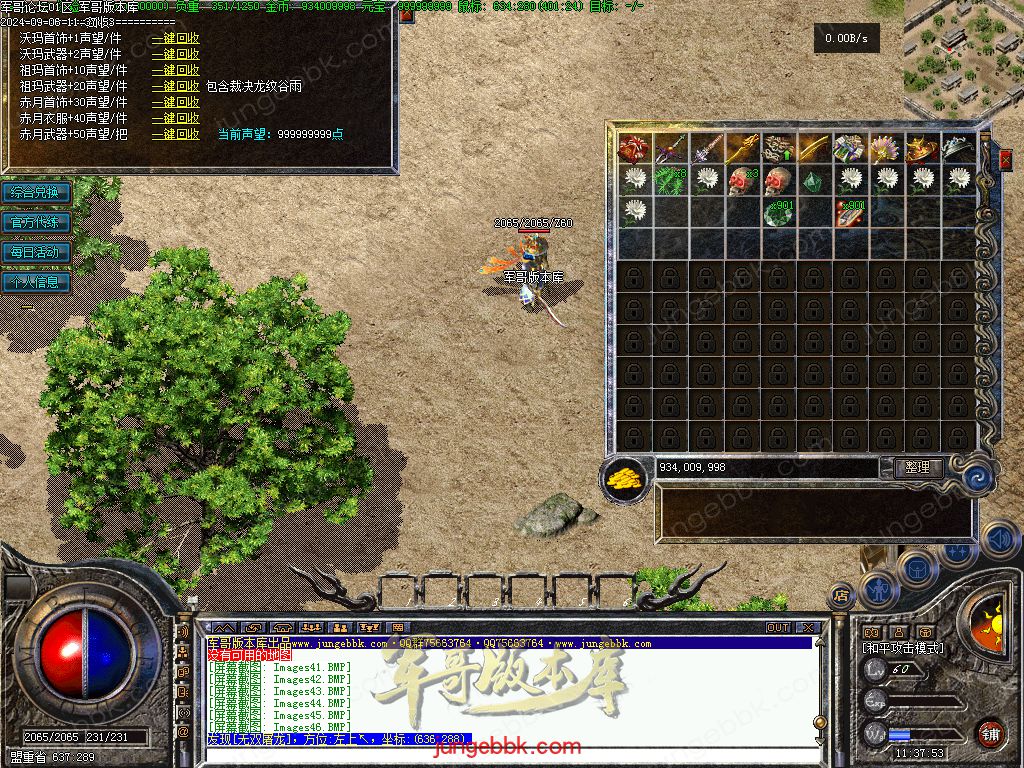Select the golden crown helmet item
This screenshot has width=1024, height=768.
pos(923,149)
